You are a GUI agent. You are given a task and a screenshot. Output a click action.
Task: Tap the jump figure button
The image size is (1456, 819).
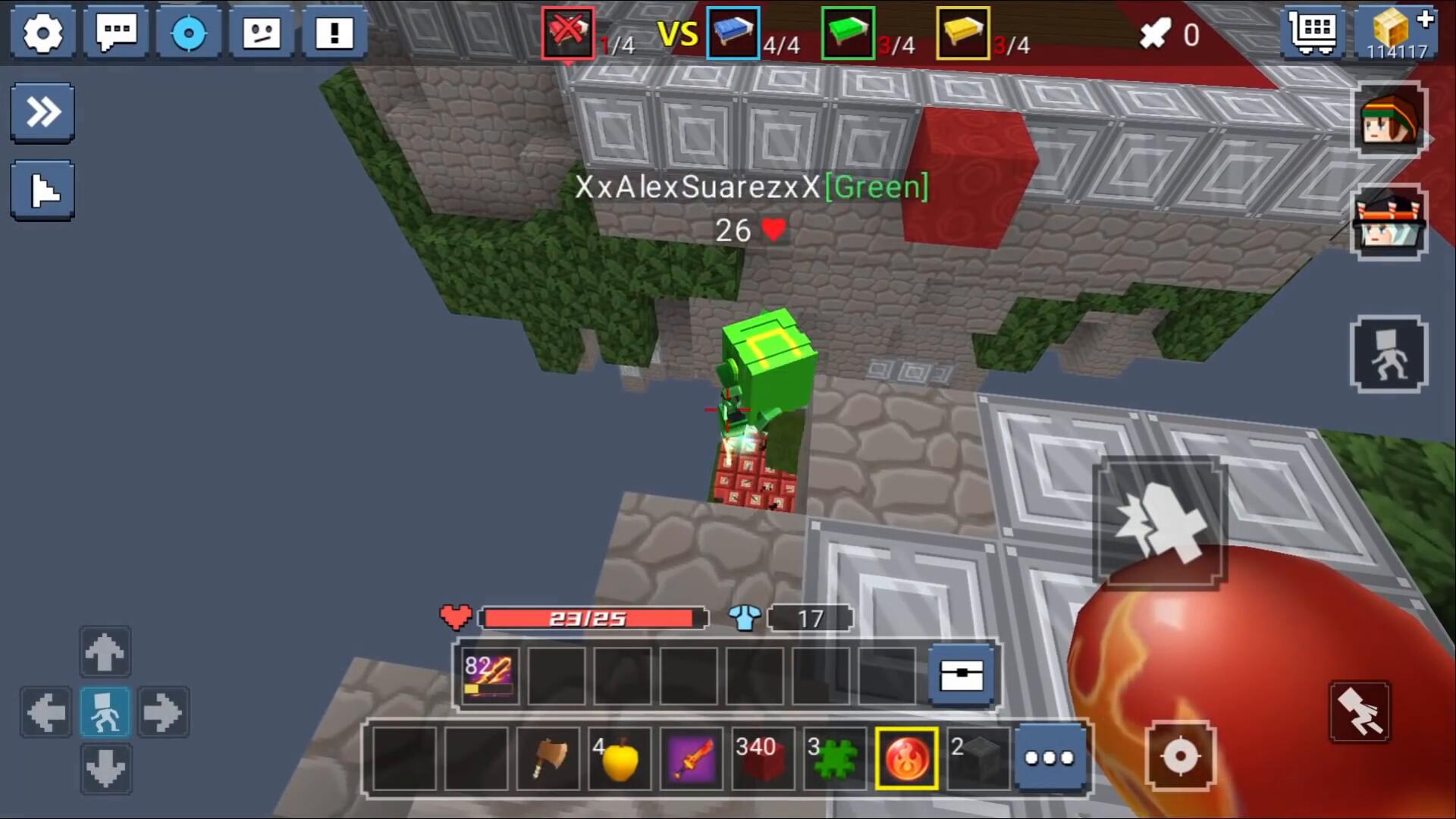(x=1389, y=354)
